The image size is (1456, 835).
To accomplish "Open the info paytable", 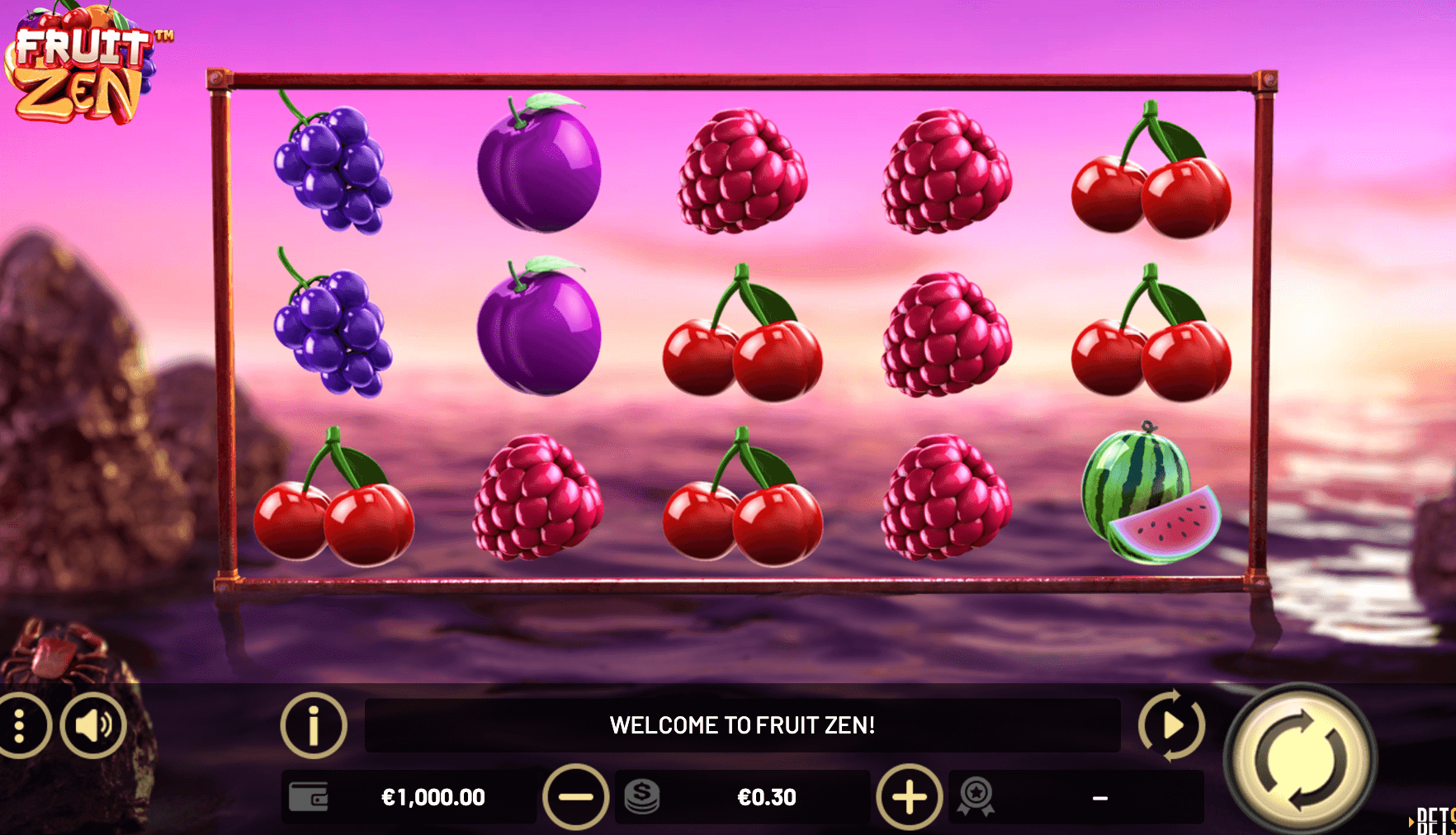I will coord(314,725).
